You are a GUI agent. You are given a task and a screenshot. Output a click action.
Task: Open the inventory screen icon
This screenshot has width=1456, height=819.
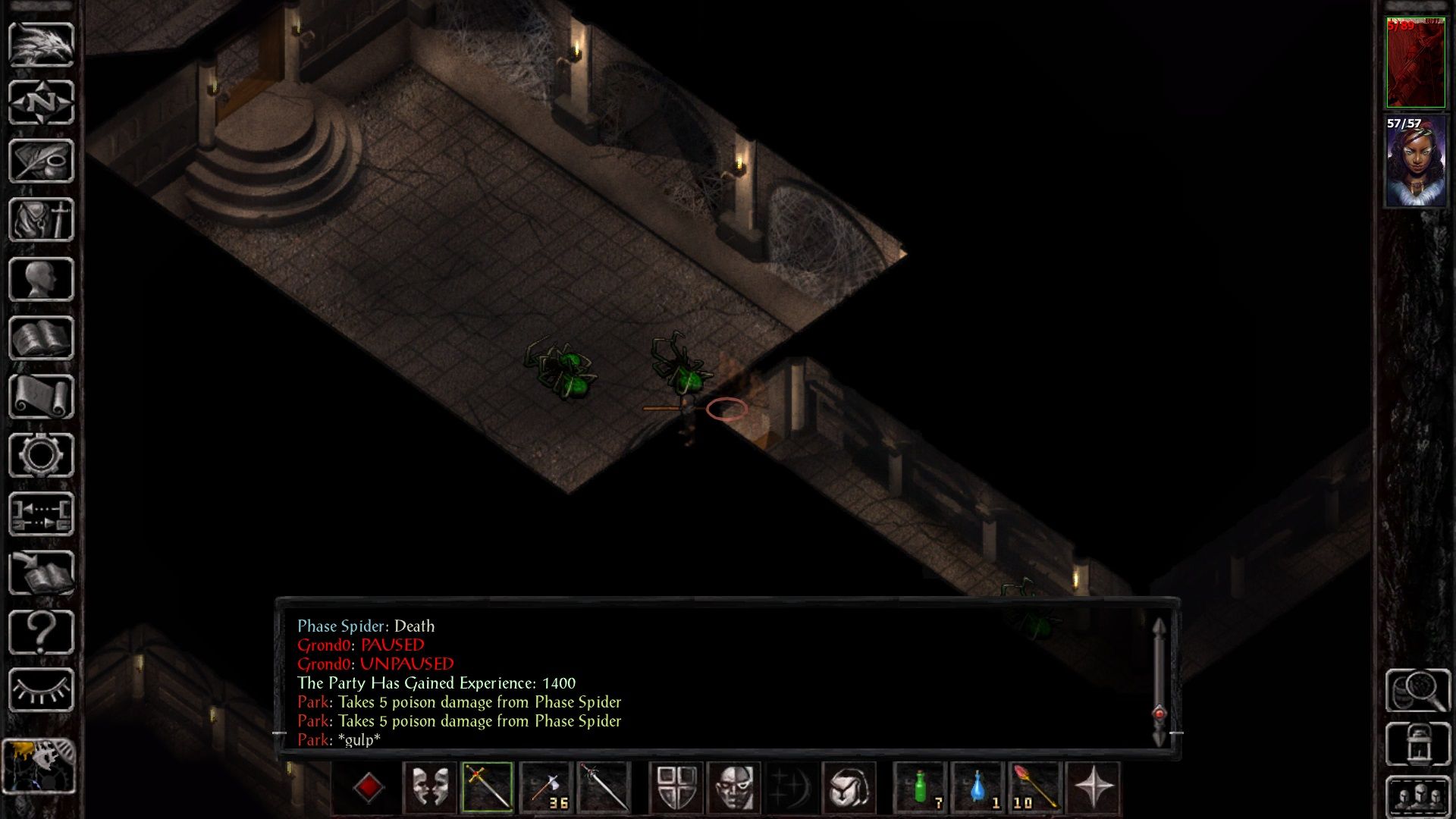point(41,220)
